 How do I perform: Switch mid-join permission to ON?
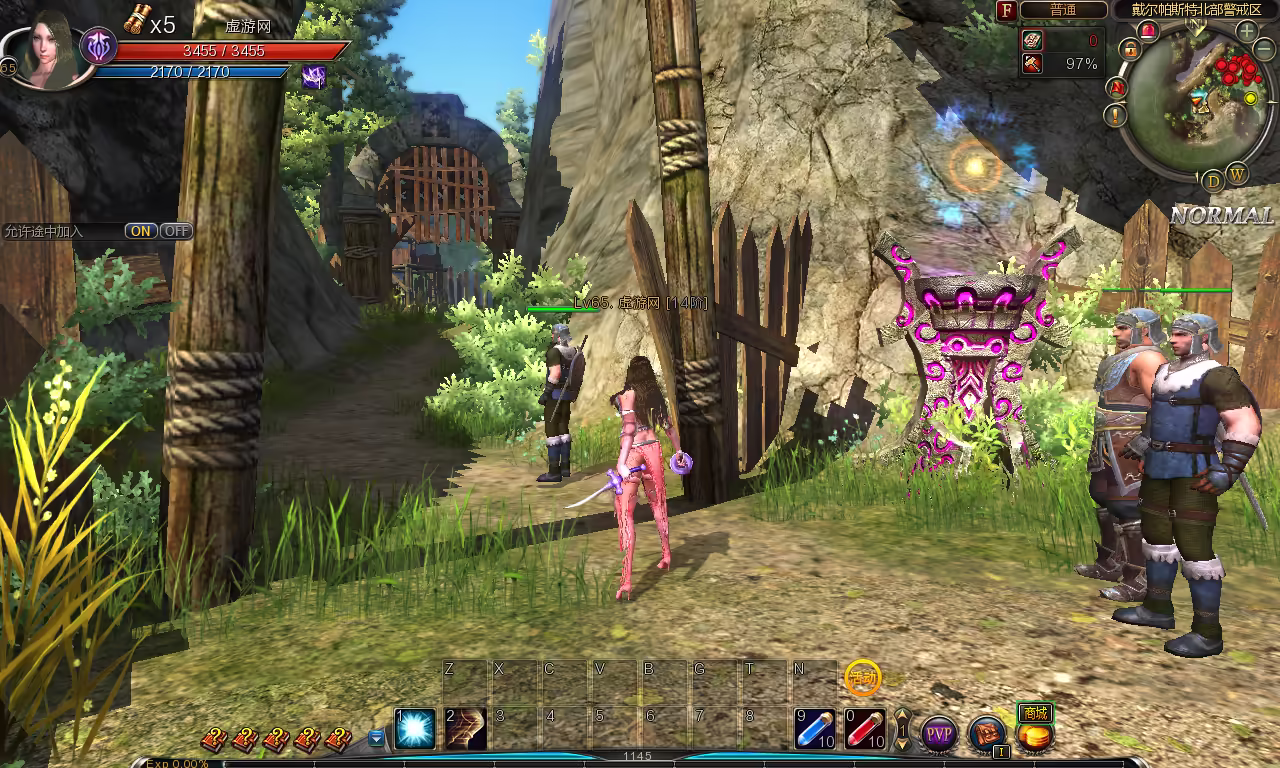141,231
